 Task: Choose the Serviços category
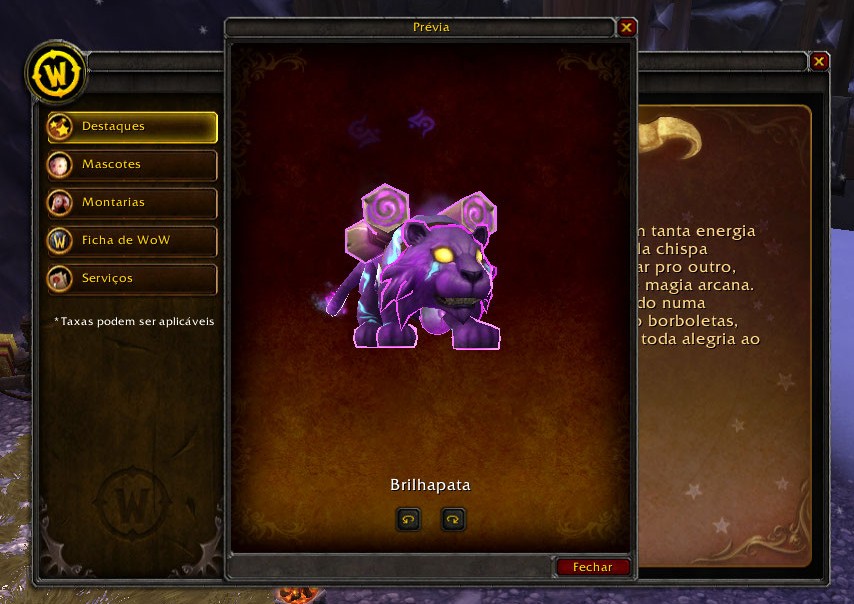132,278
